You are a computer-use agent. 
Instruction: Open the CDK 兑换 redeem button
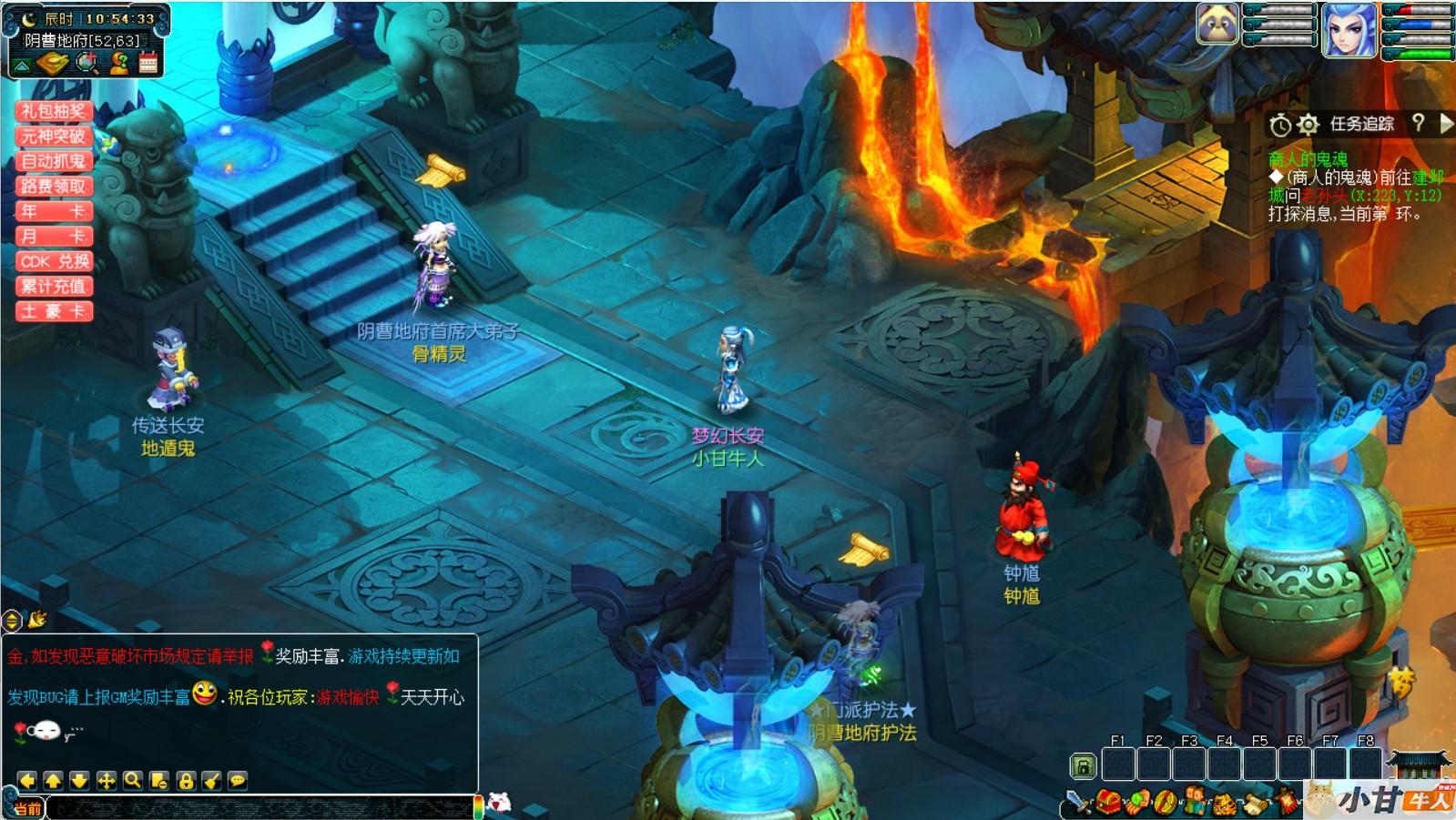54,261
